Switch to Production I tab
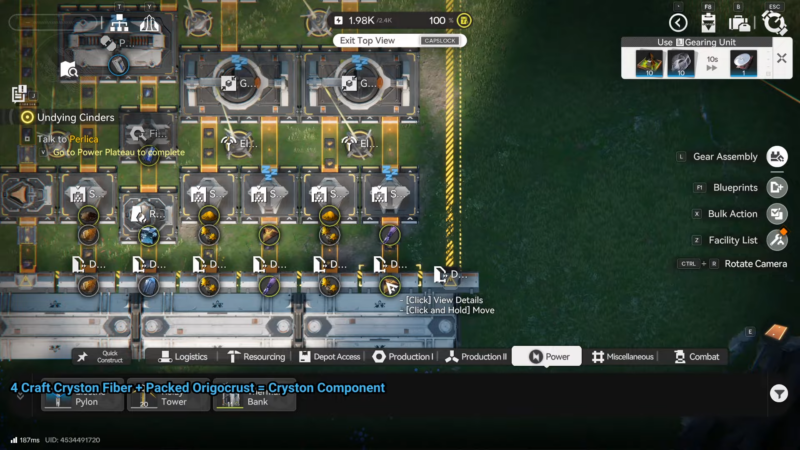800x450 pixels. click(x=403, y=356)
